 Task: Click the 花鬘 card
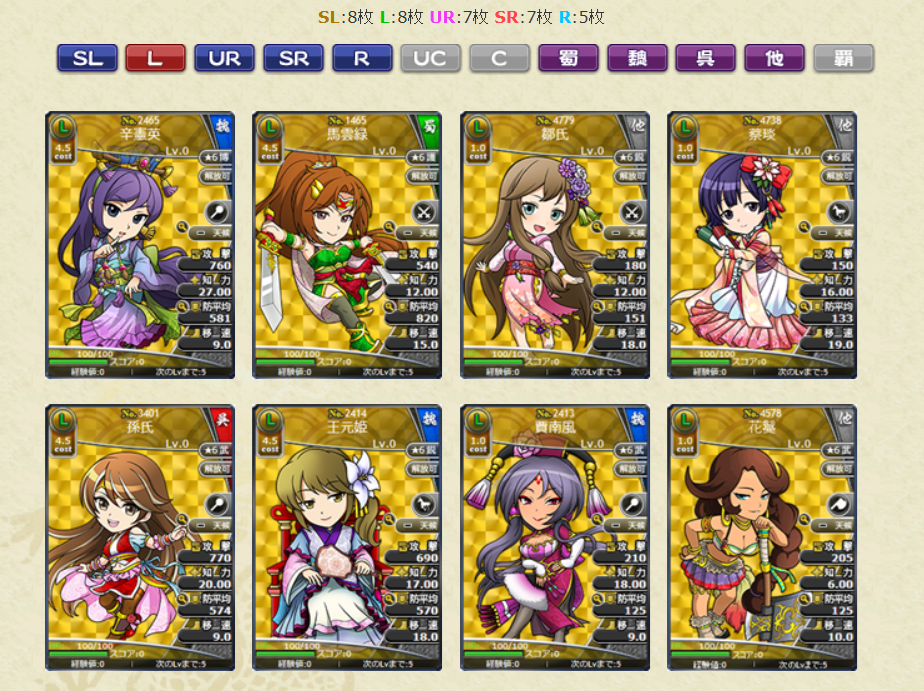tap(762, 537)
